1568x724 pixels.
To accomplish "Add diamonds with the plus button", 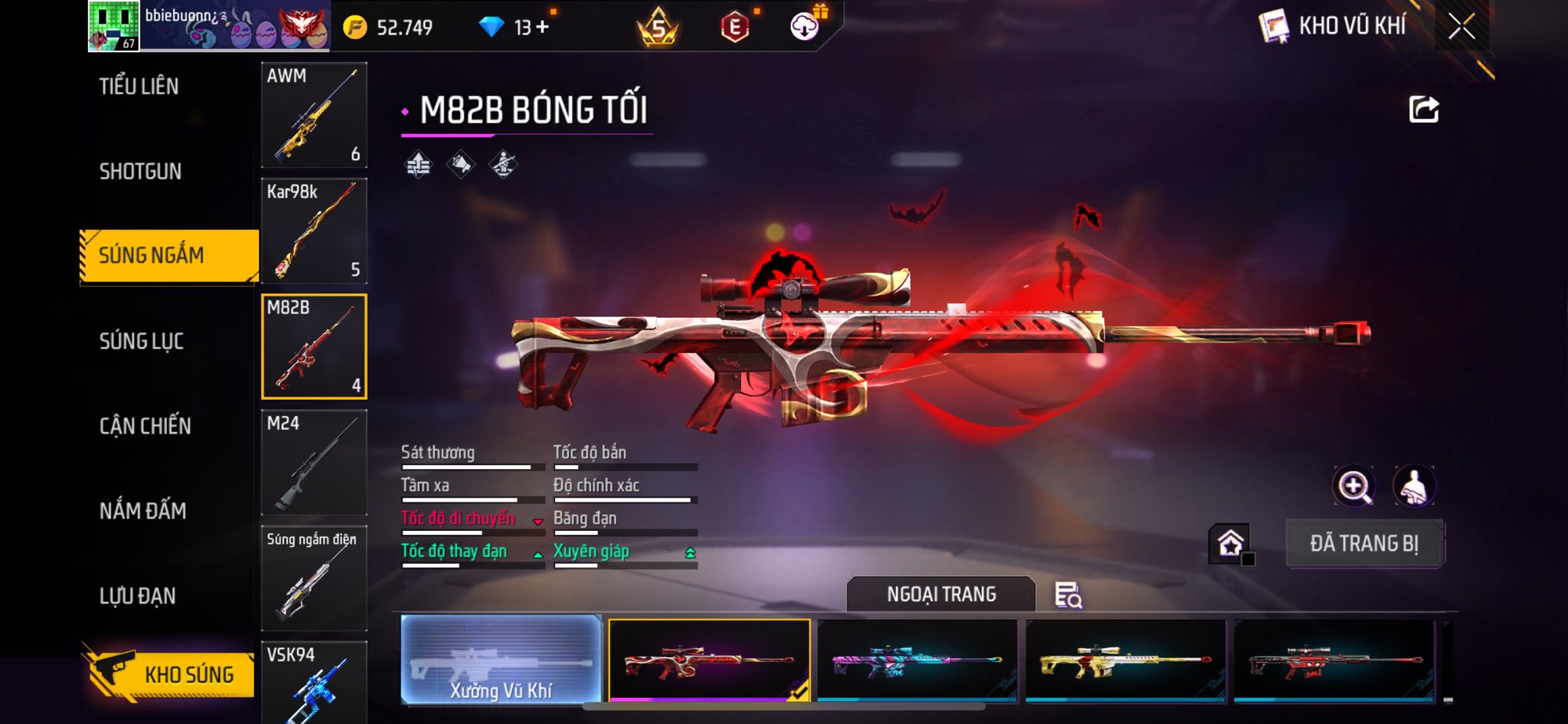I will 542,27.
